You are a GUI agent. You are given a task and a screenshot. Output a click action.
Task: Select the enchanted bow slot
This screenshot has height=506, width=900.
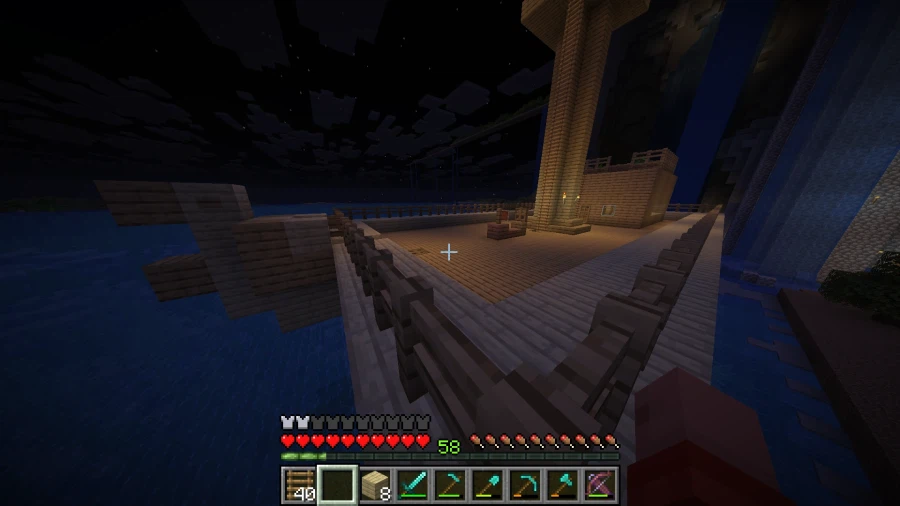(600, 485)
